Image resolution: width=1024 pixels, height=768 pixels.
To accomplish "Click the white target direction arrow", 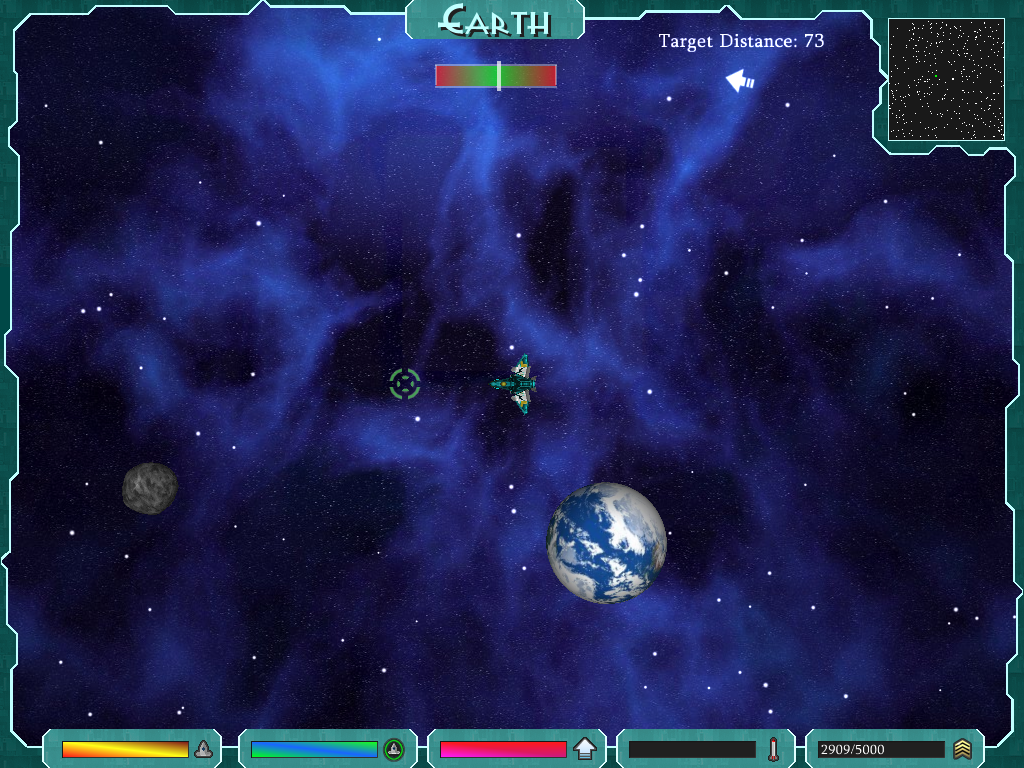I will 740,81.
